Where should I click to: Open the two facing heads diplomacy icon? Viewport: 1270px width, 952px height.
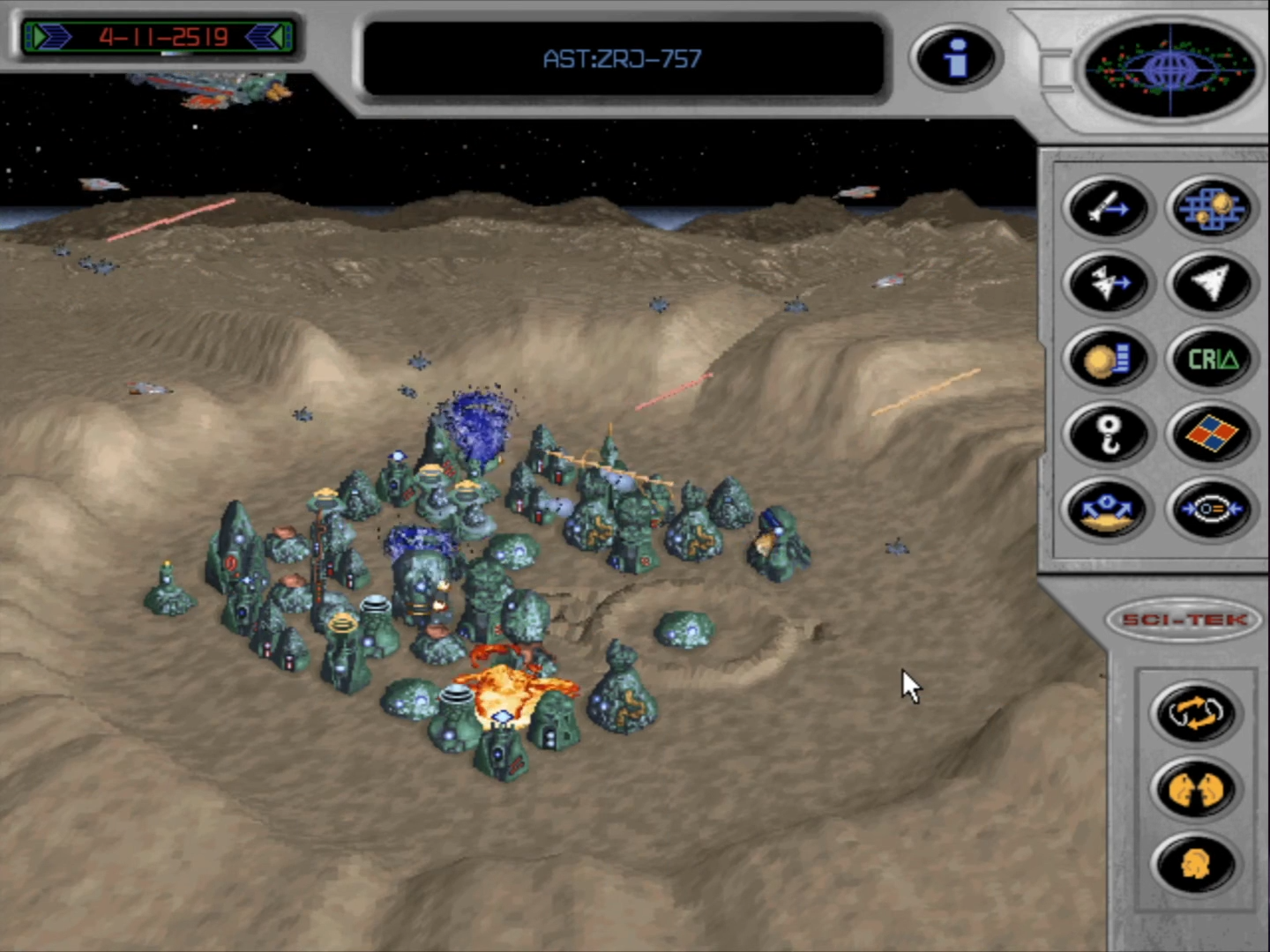(x=1195, y=788)
